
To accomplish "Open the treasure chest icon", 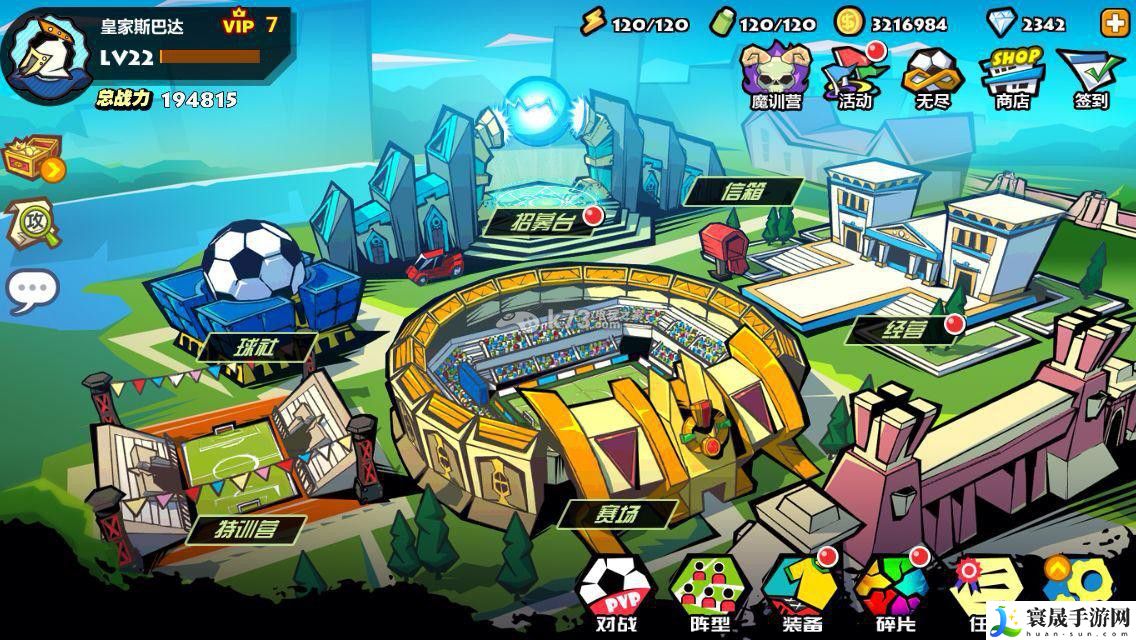I will (x=32, y=160).
